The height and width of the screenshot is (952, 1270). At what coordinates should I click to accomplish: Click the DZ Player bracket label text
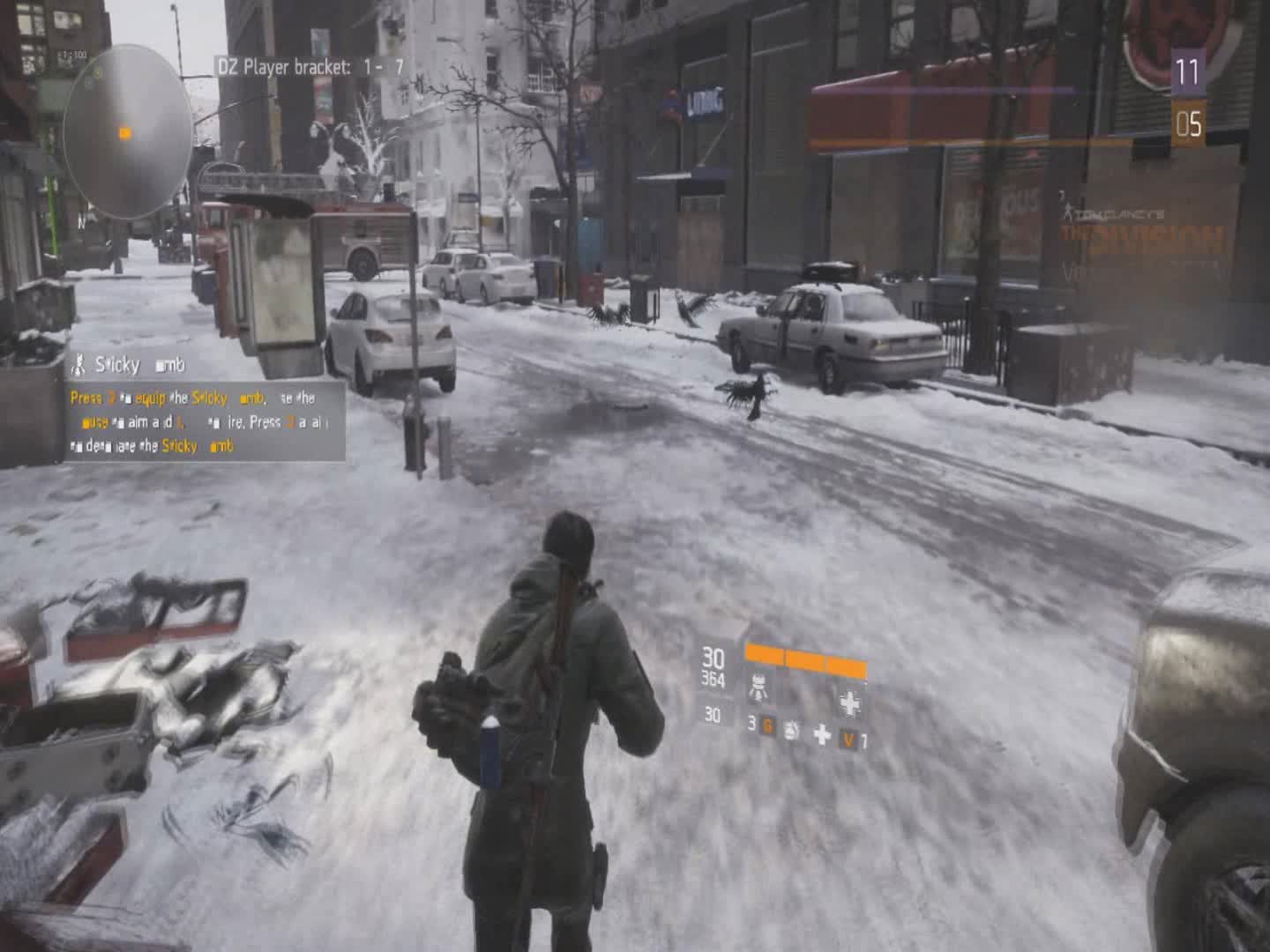291,63
